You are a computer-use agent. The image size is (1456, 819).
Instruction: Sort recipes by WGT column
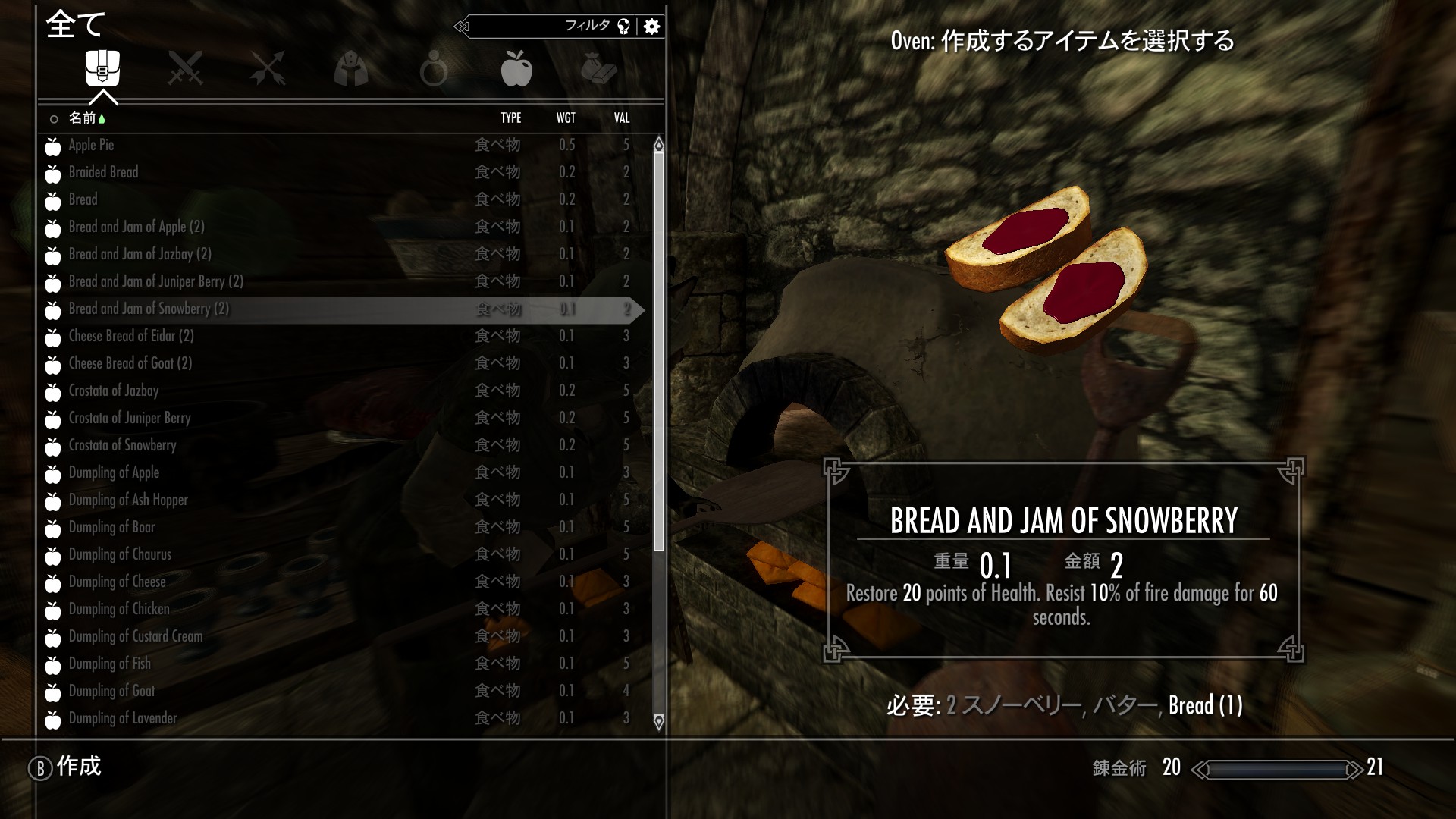point(566,118)
